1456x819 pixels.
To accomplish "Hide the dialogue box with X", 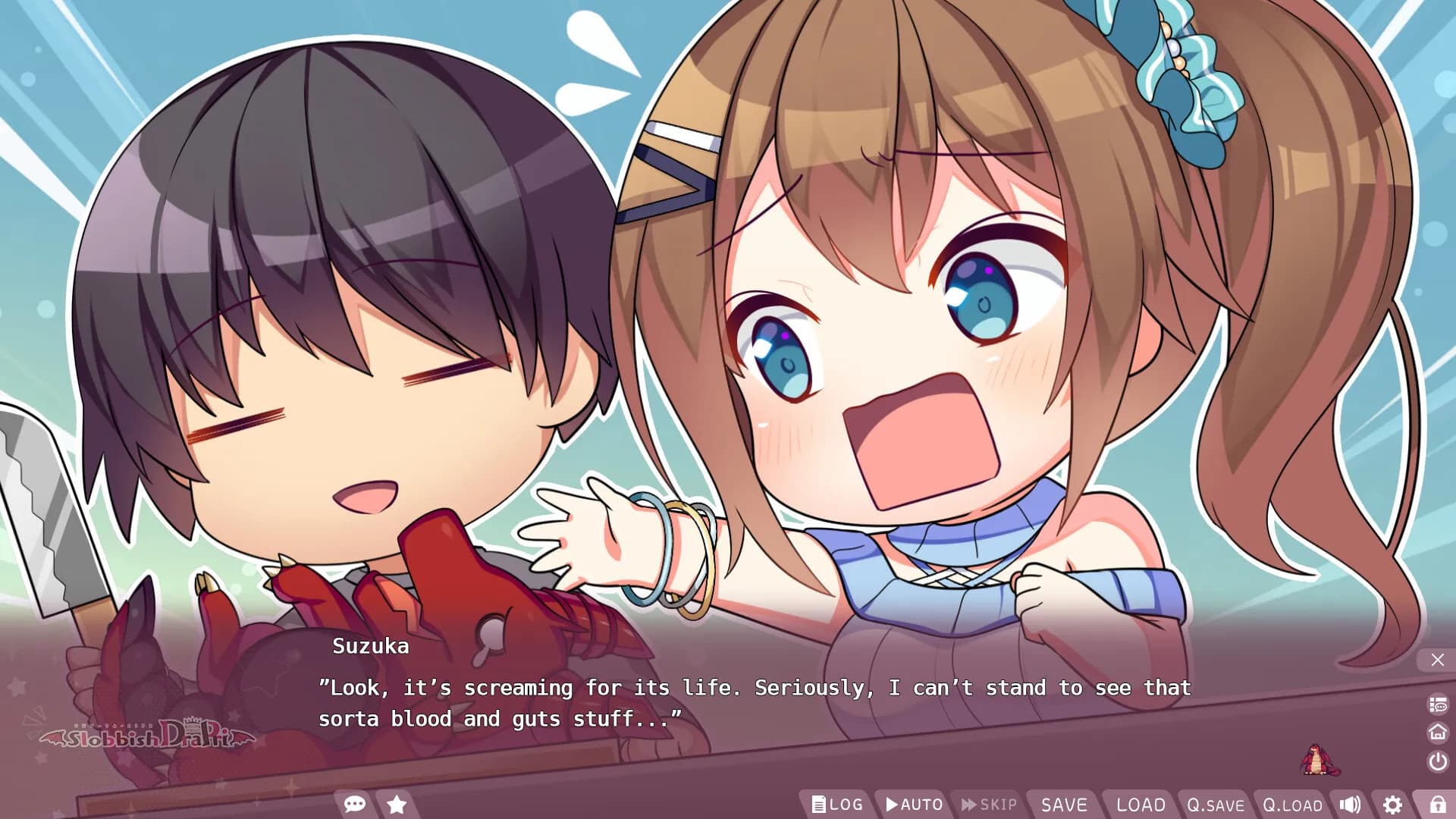I will 1437,660.
